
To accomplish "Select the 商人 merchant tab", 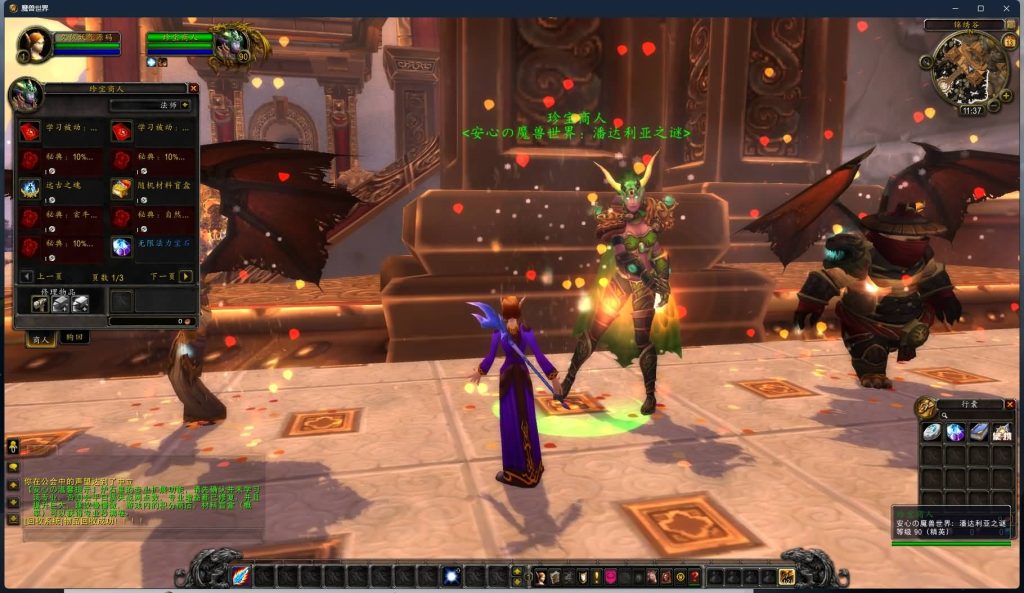I will pos(40,338).
